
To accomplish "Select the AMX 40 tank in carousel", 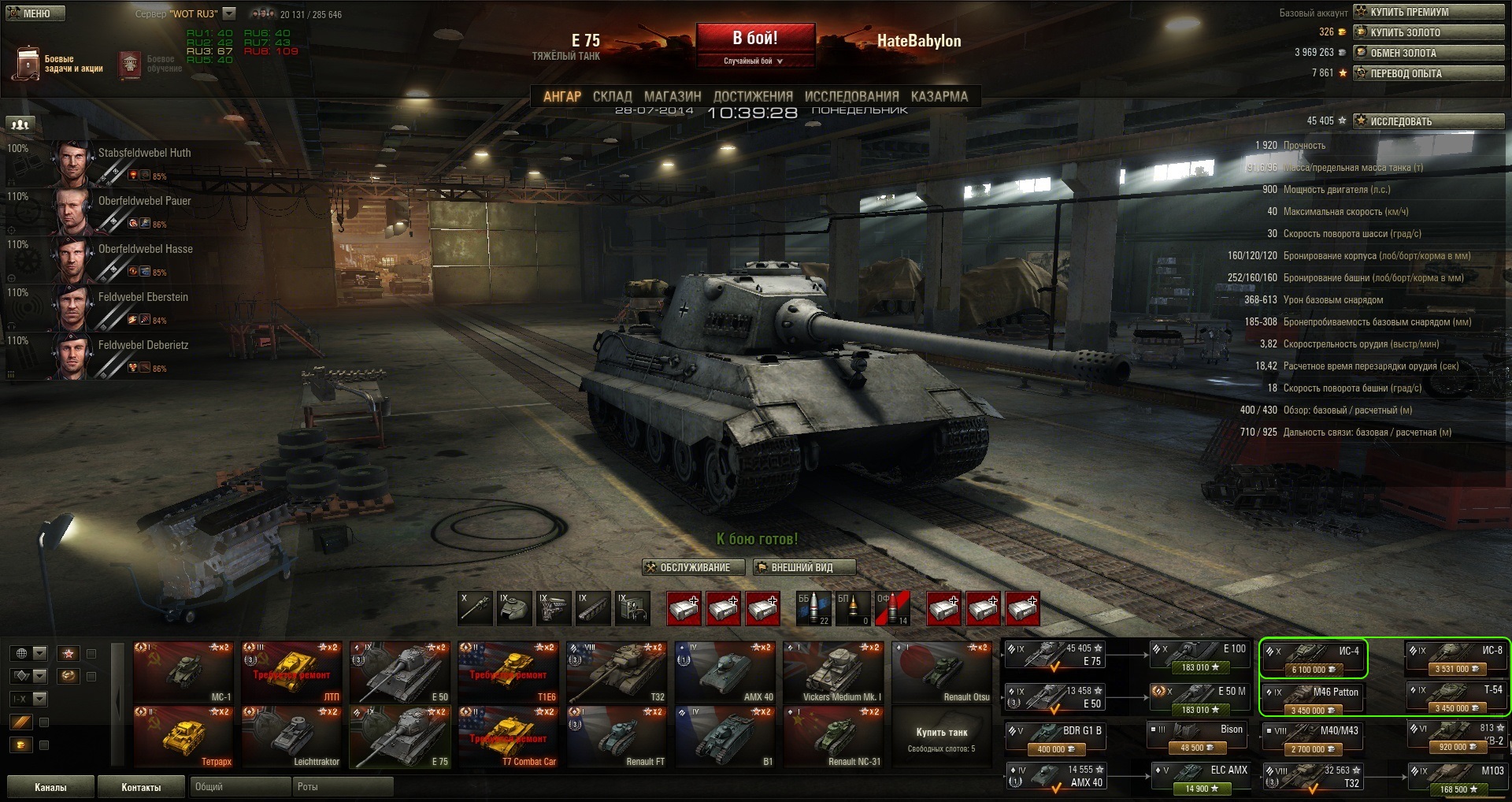I will [725, 671].
